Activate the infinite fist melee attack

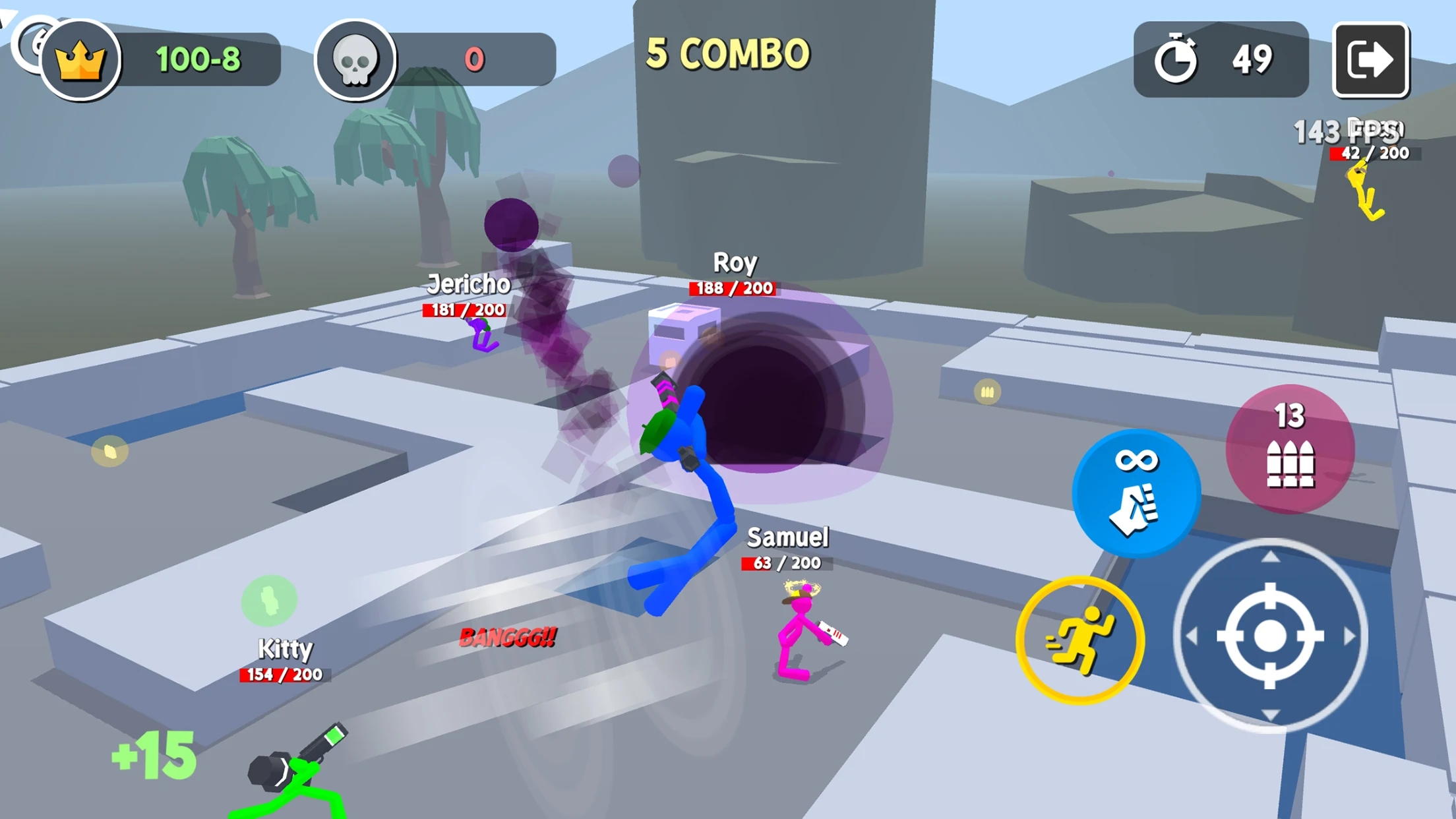point(1136,493)
